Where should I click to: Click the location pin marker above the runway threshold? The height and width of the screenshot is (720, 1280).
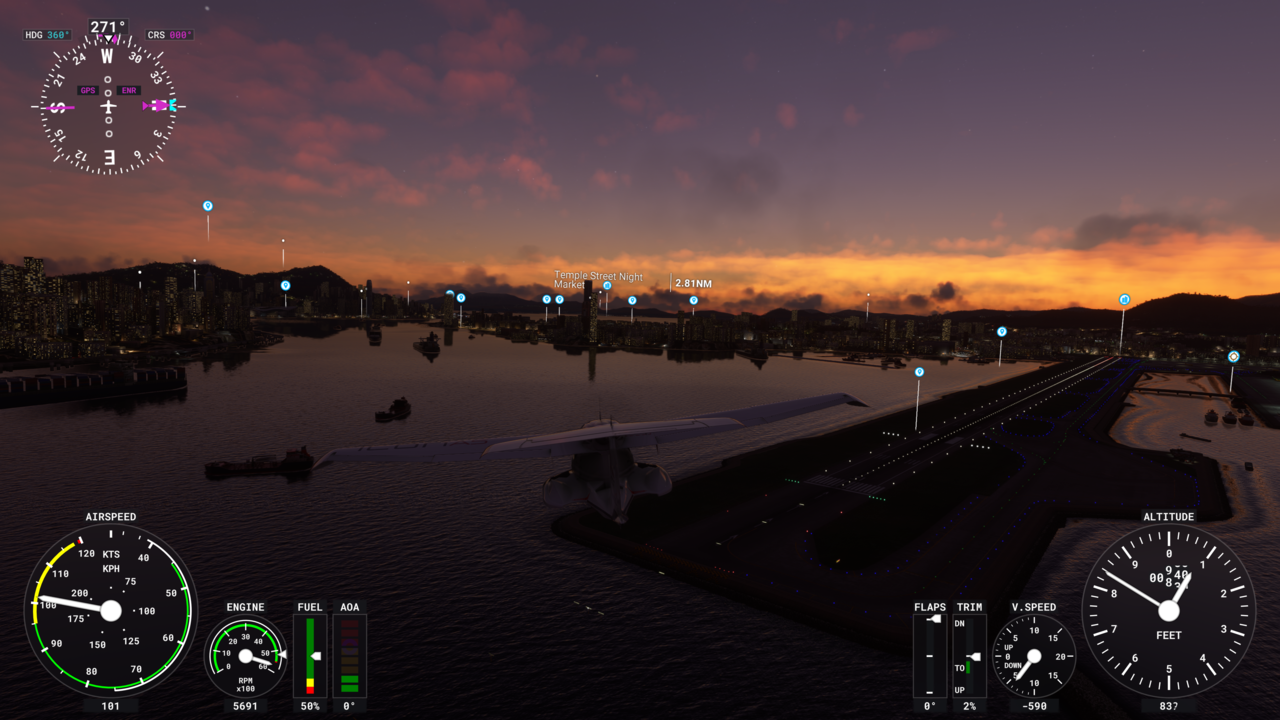tap(918, 370)
